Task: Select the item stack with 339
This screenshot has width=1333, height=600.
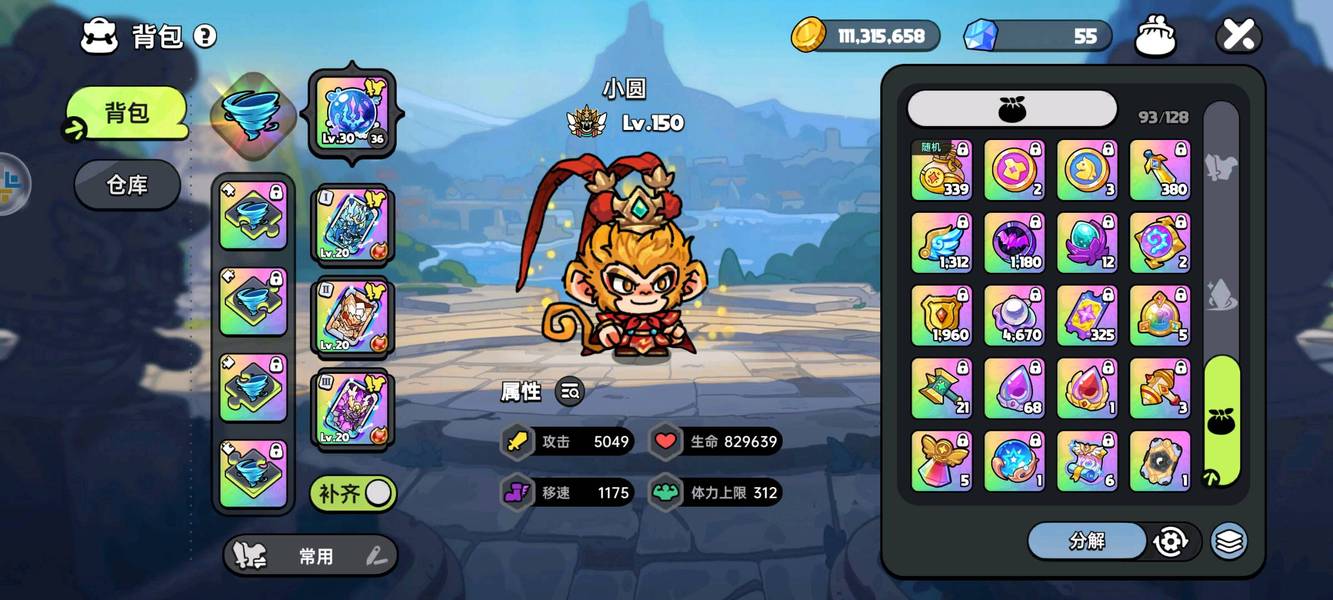Action: [942, 169]
